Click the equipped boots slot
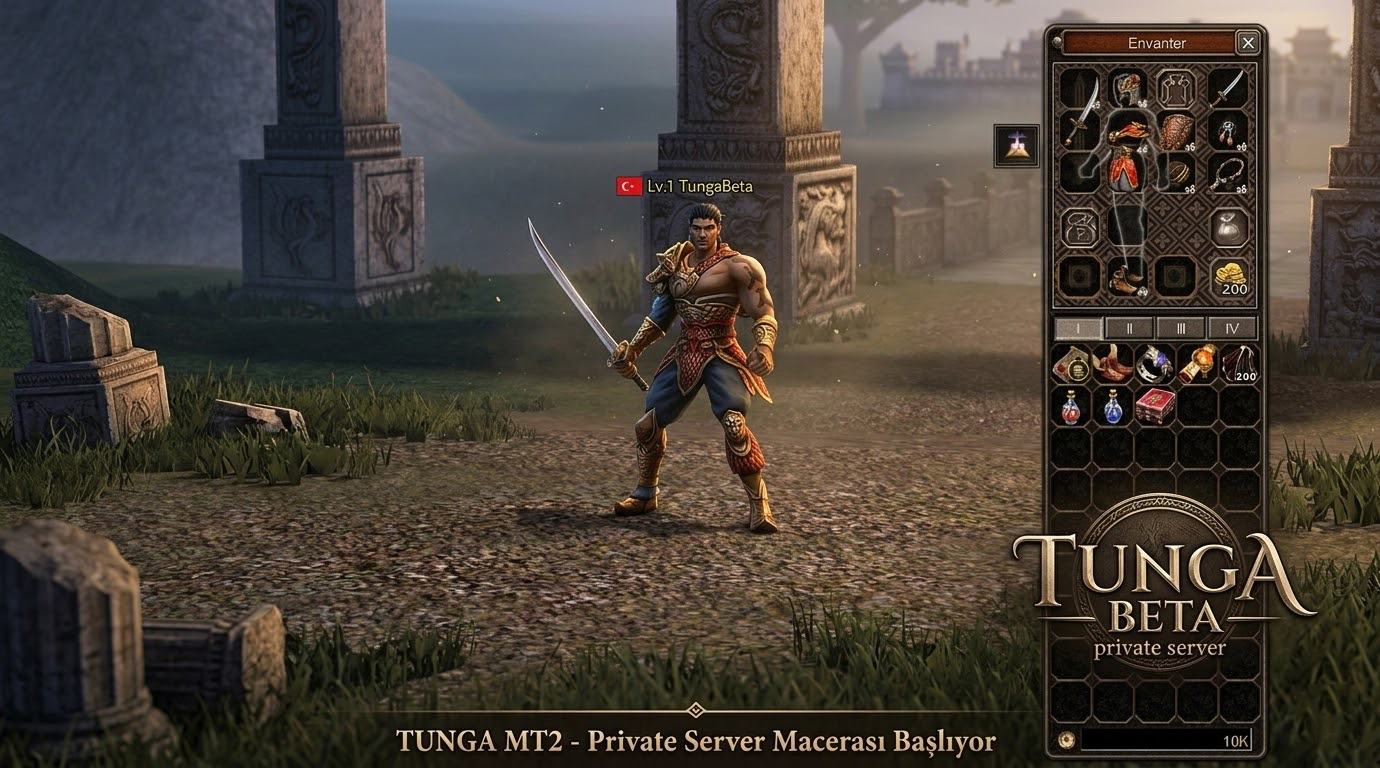Screen dimensions: 1380x768 click(1127, 276)
